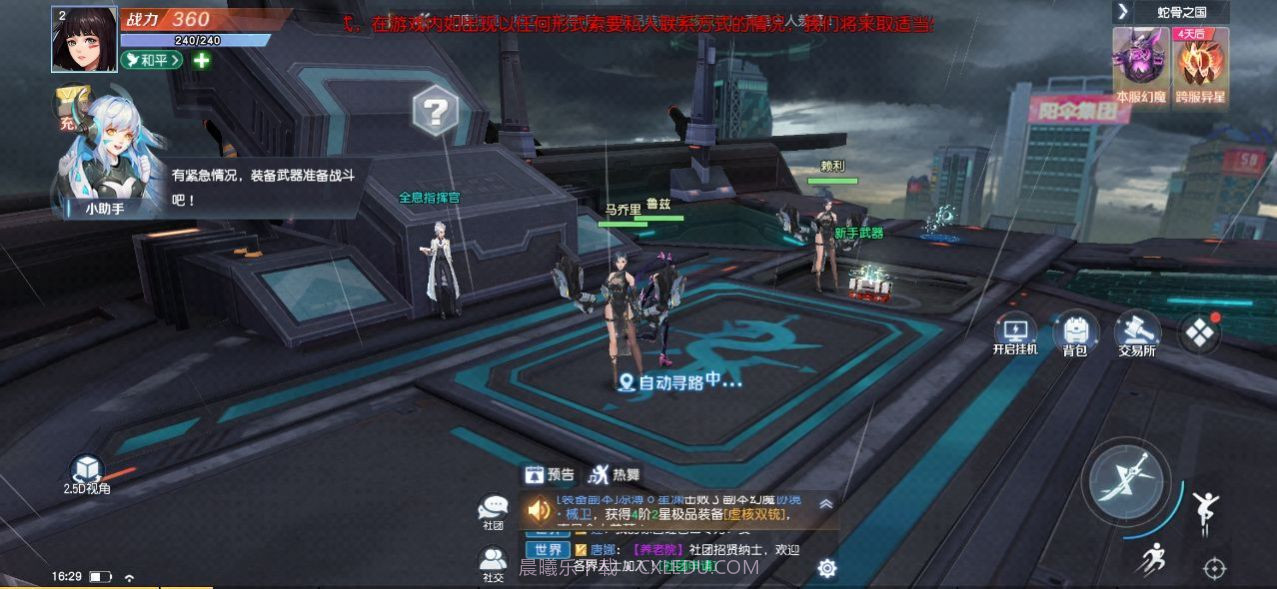Collapse the top-right panel with the arrow
Viewport: 1277px width, 589px height.
point(1123,12)
